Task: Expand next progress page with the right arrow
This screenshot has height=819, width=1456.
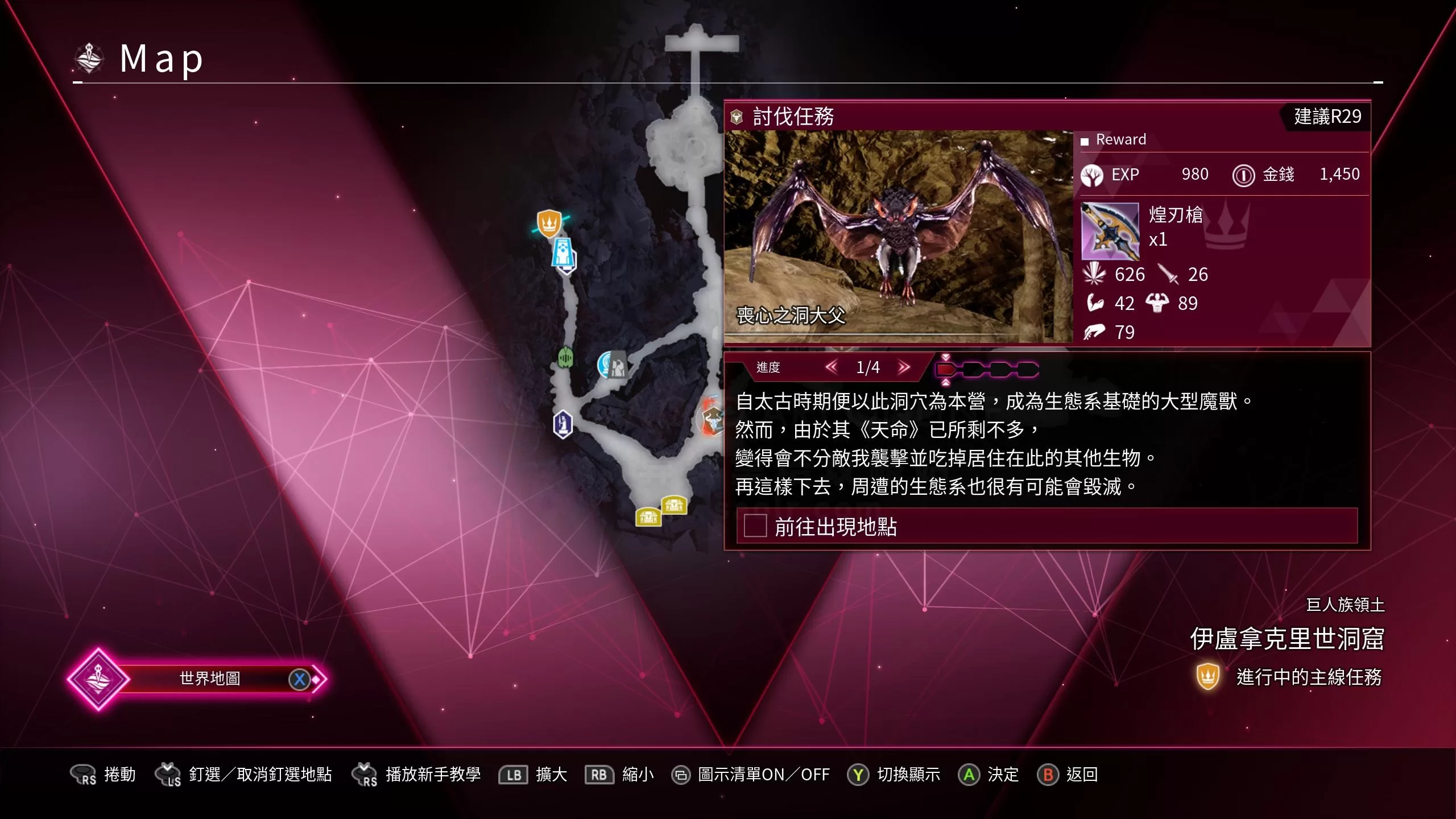Action: click(x=903, y=368)
